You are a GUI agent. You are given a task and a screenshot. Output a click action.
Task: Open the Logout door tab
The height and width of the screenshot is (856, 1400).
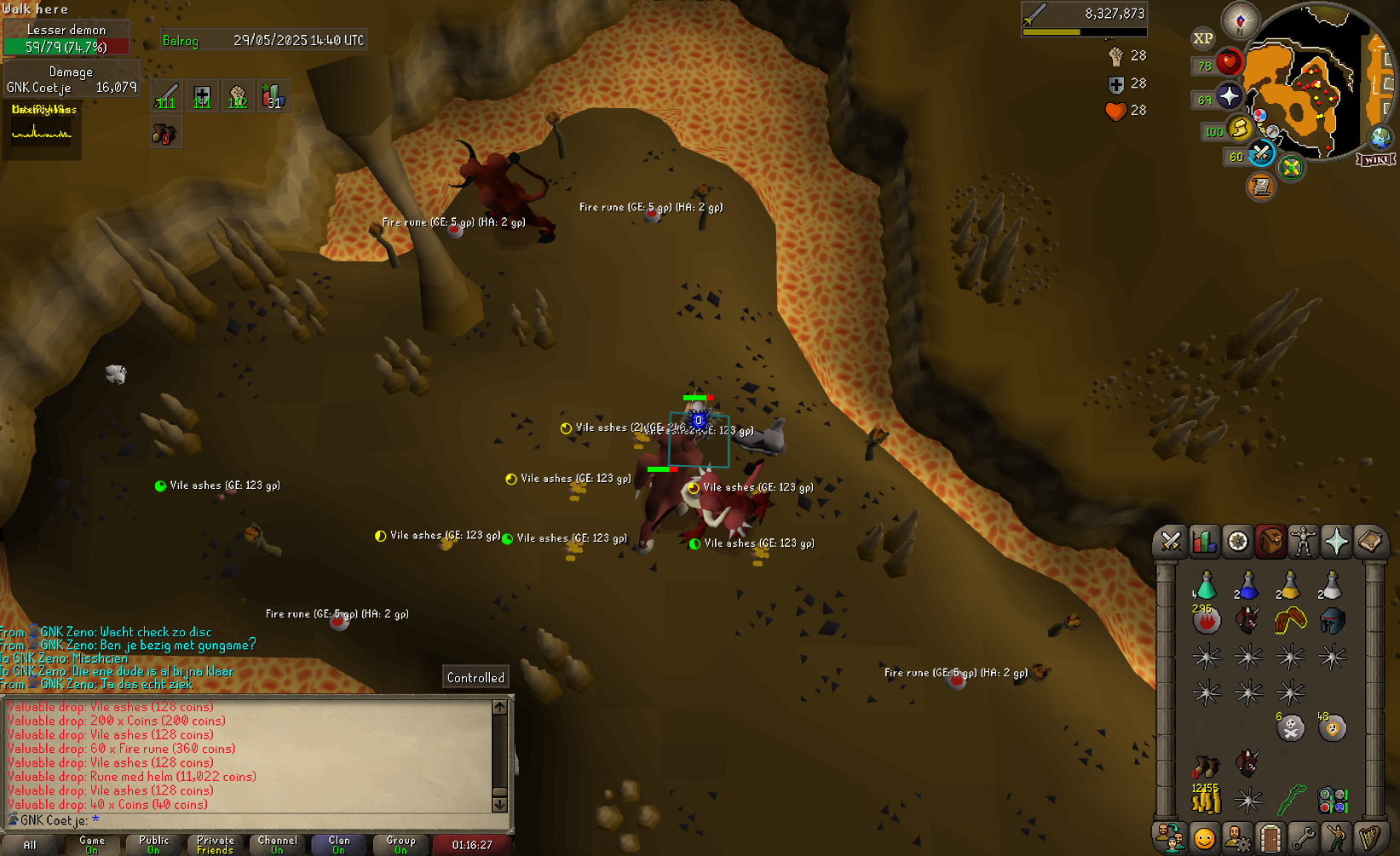coord(1270,839)
